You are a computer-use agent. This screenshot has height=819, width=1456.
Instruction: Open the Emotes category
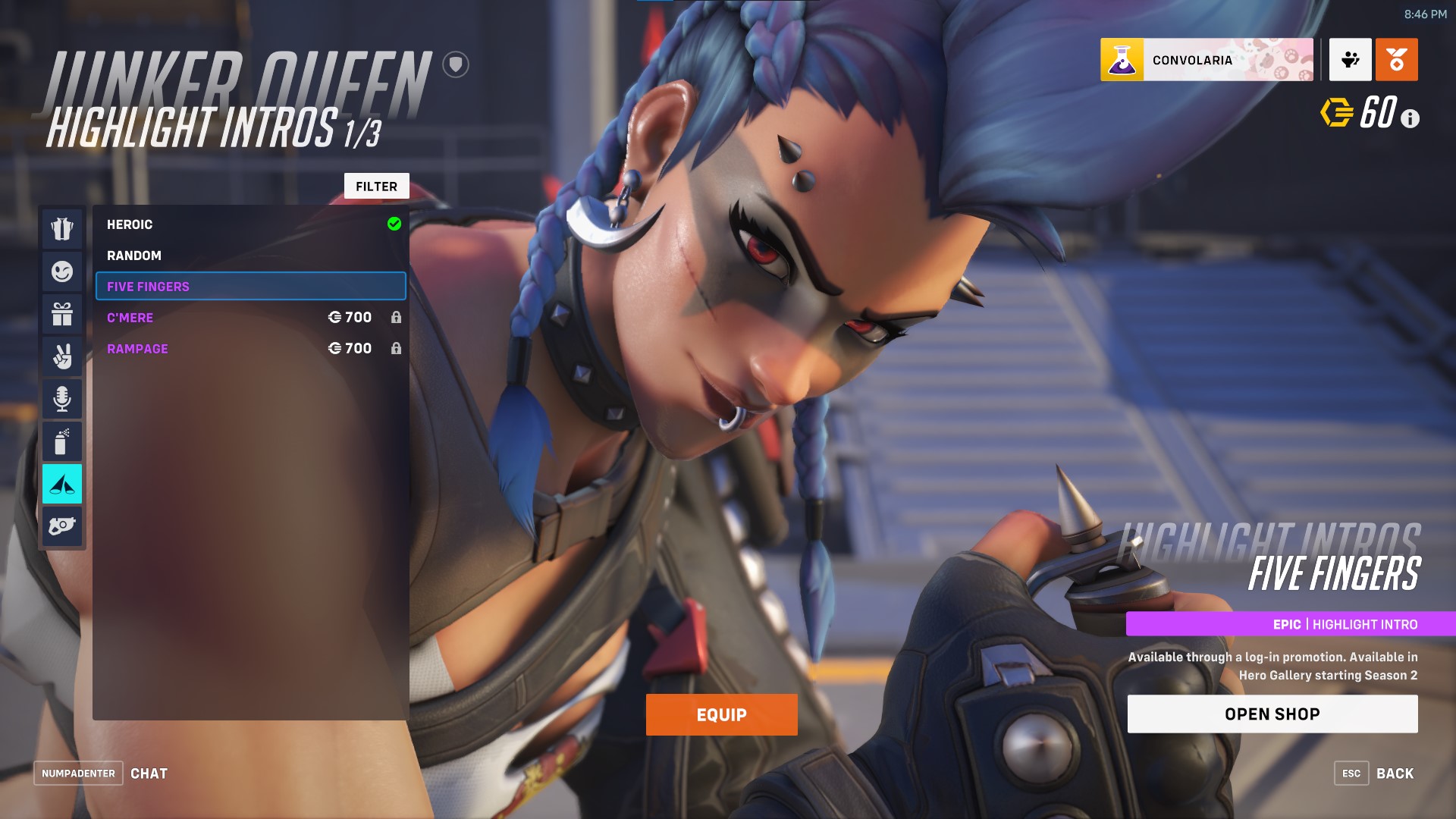point(62,271)
